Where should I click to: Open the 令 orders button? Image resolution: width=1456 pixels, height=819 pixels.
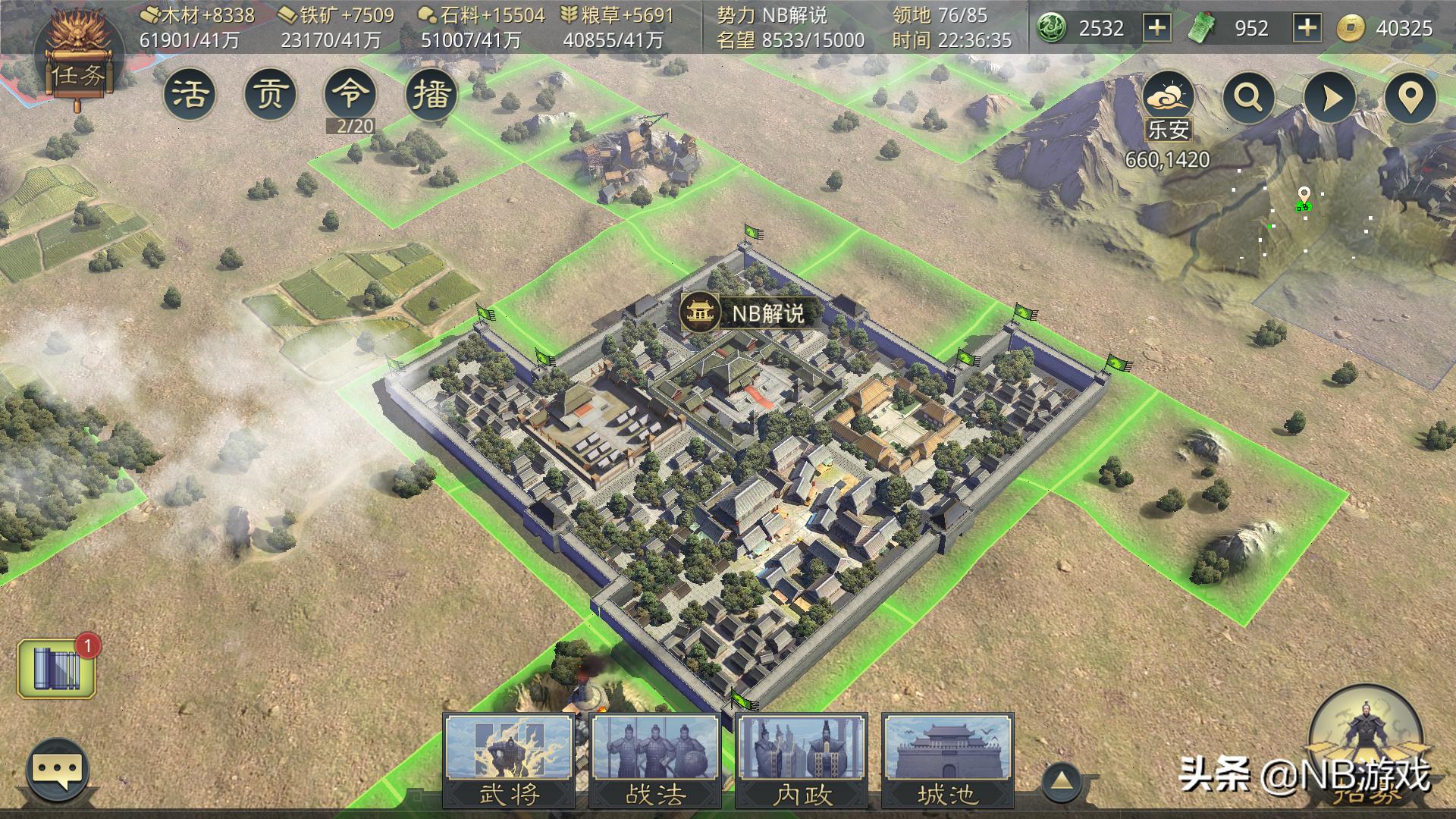point(350,95)
